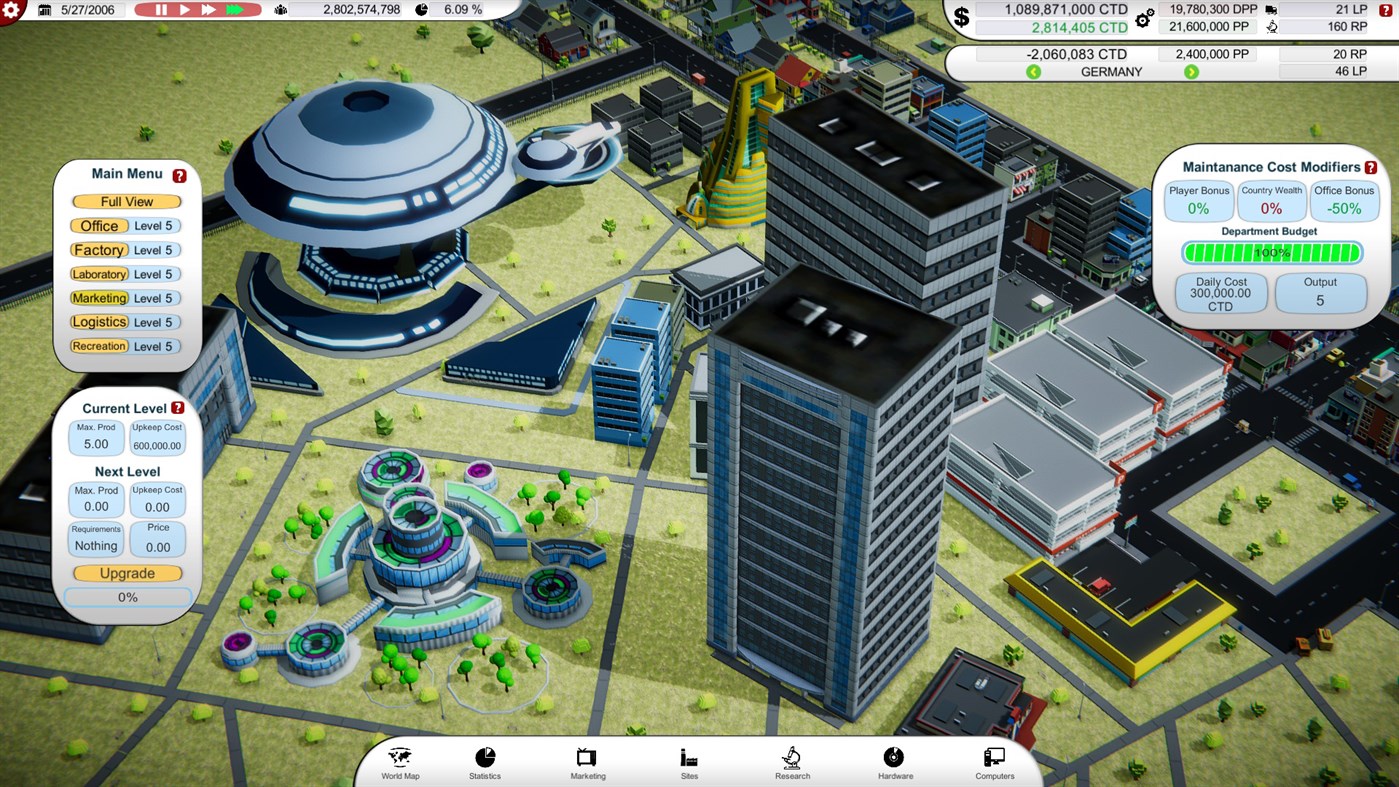
Task: Pause the game simulation
Action: [x=160, y=9]
